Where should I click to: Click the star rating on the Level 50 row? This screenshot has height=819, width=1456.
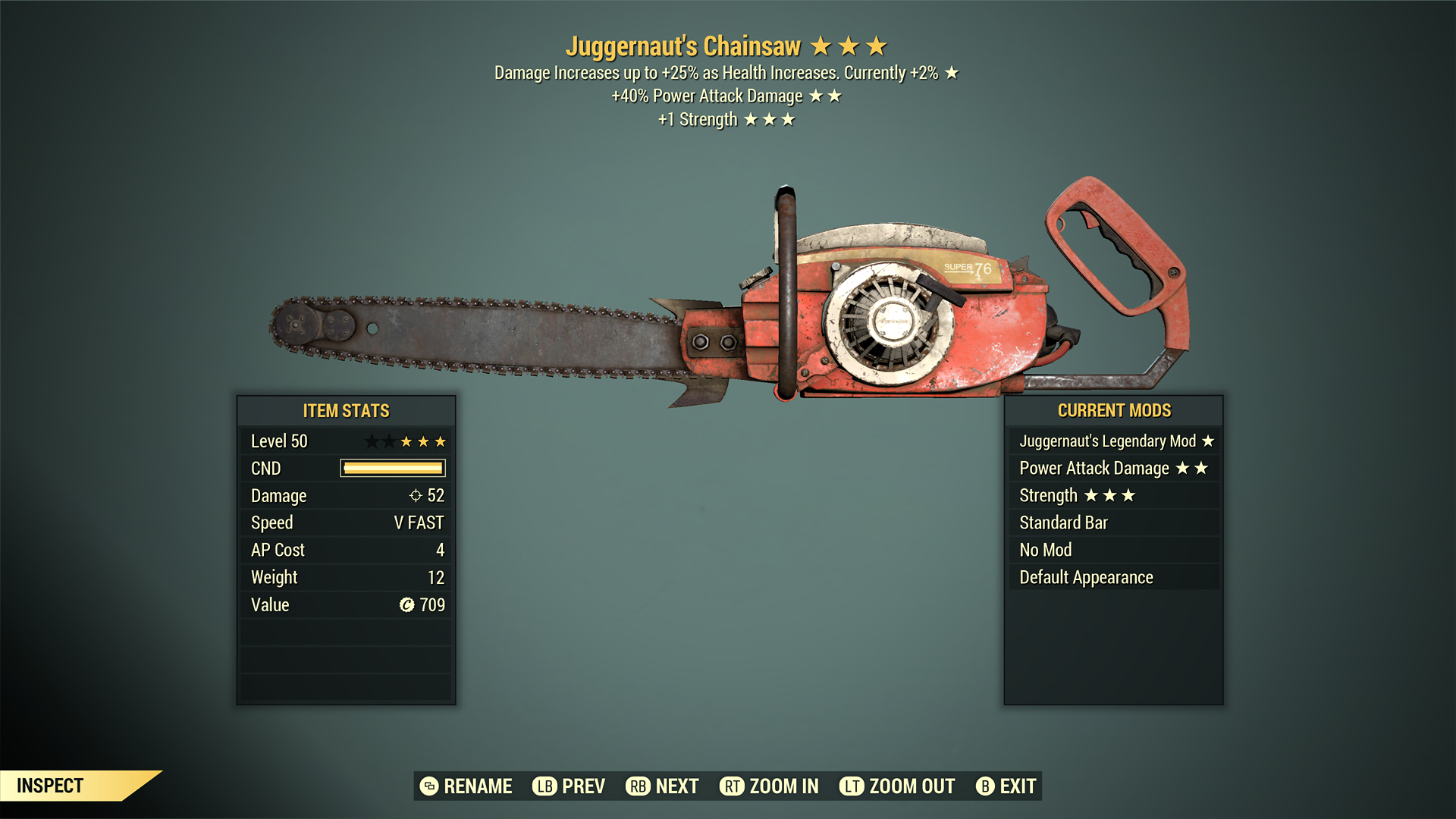[409, 441]
